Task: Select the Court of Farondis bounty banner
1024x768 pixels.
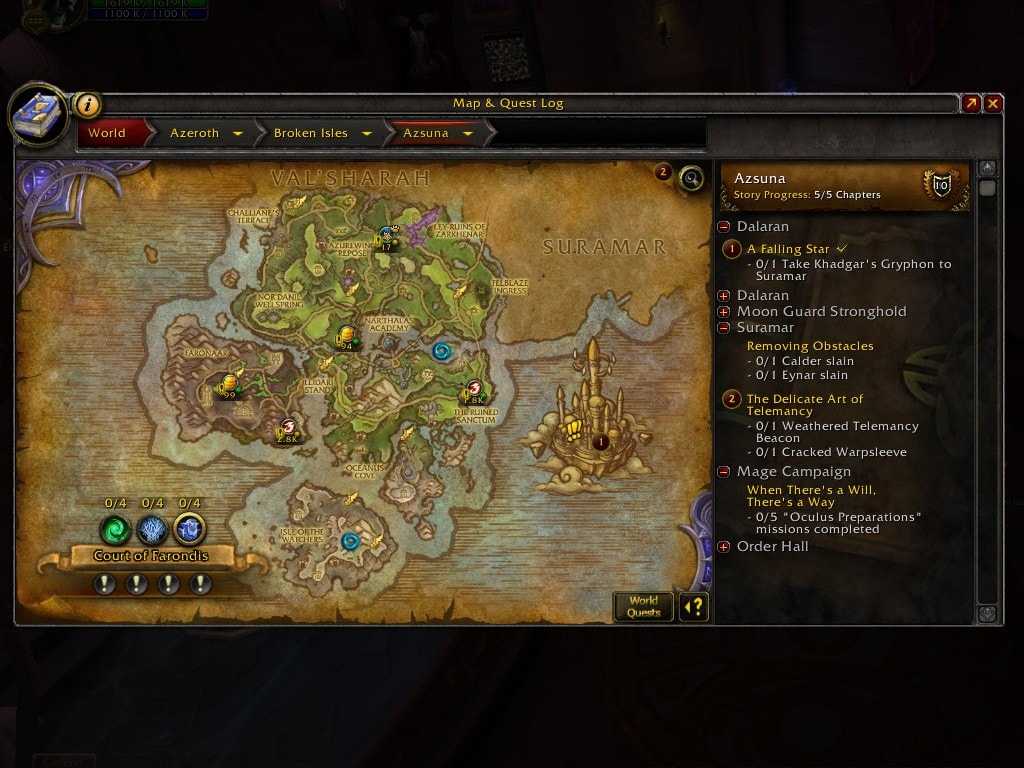Action: (x=152, y=556)
